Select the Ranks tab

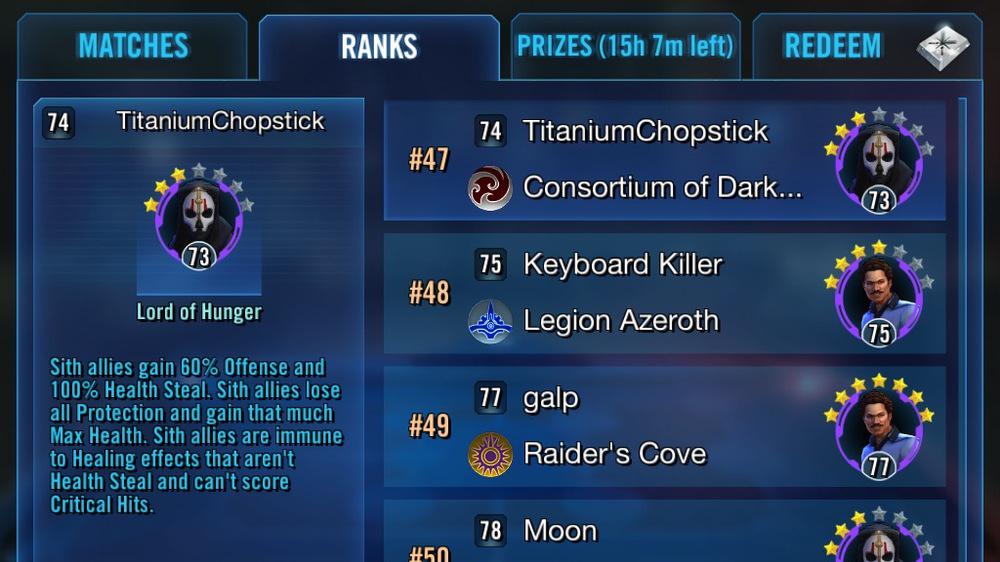(379, 47)
